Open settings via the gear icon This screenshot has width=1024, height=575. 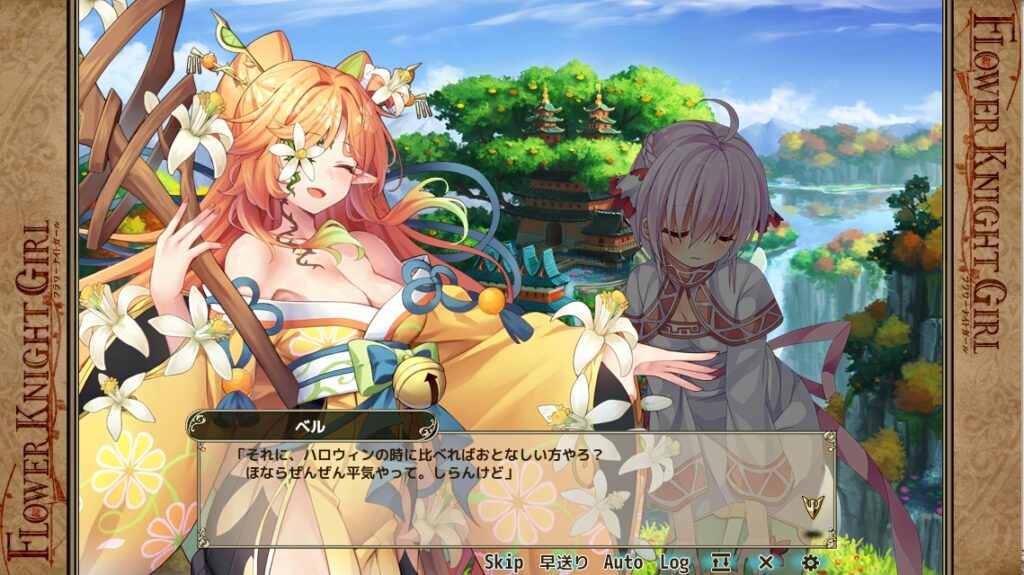point(810,562)
